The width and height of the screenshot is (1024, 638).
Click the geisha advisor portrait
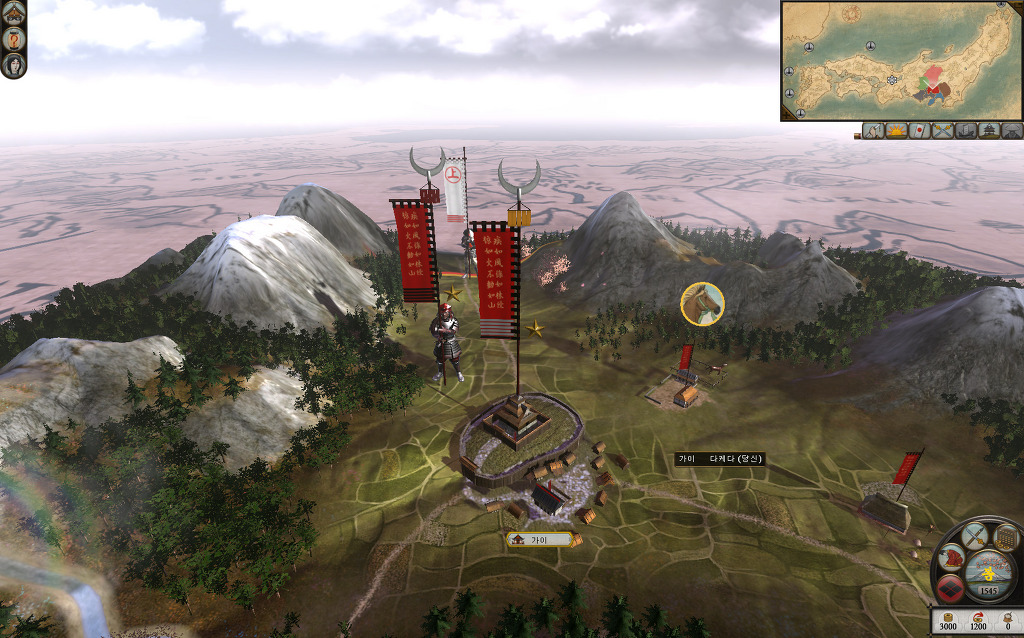(14, 66)
